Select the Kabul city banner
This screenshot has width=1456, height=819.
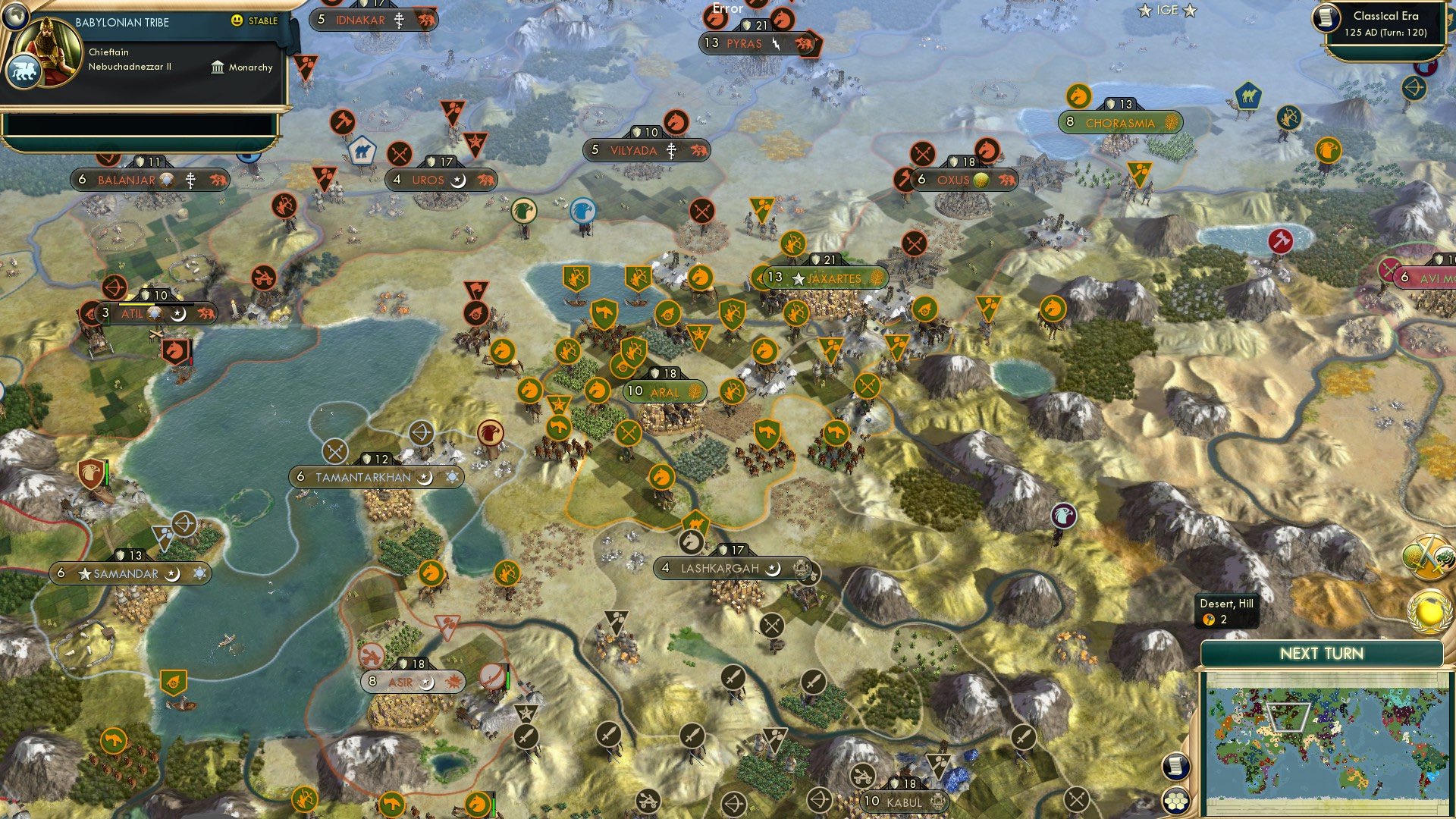[x=902, y=800]
